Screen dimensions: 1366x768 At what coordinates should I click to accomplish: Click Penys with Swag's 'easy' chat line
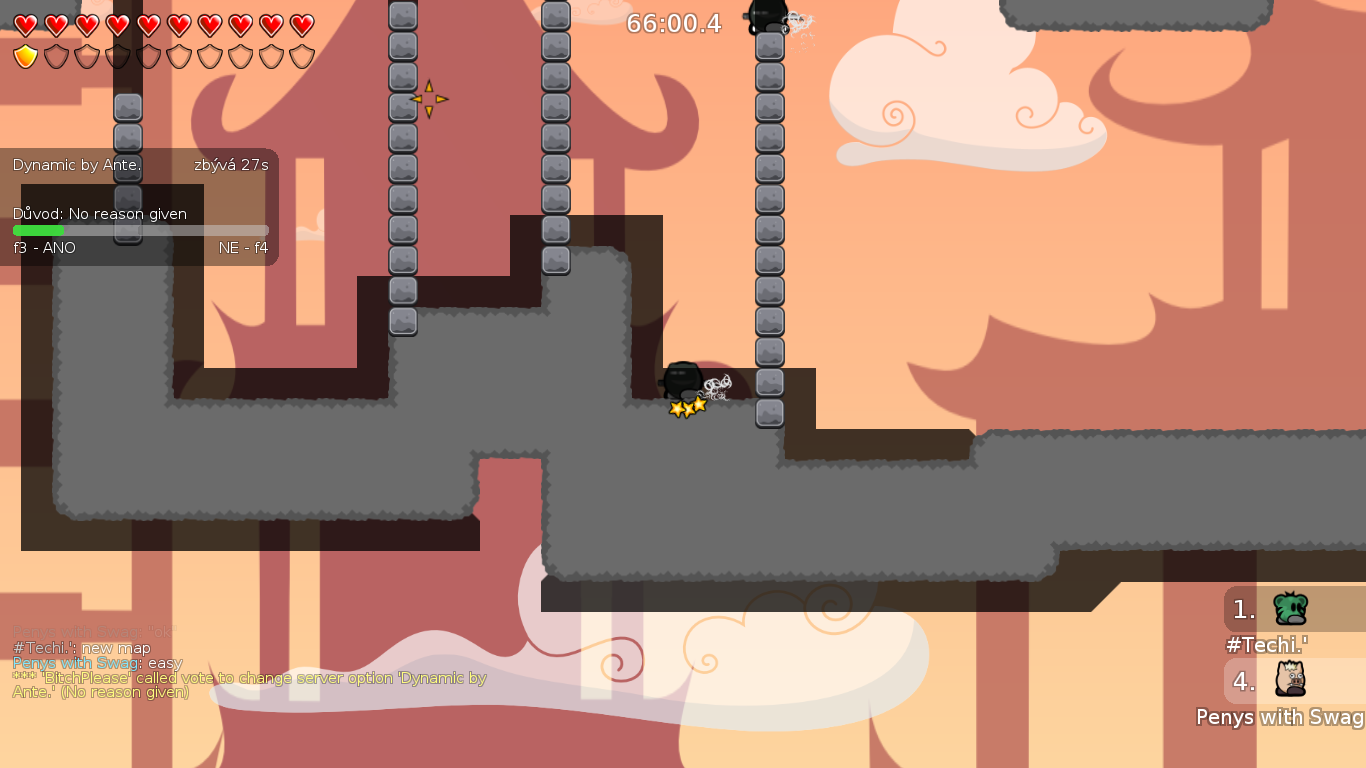pyautogui.click(x=97, y=662)
